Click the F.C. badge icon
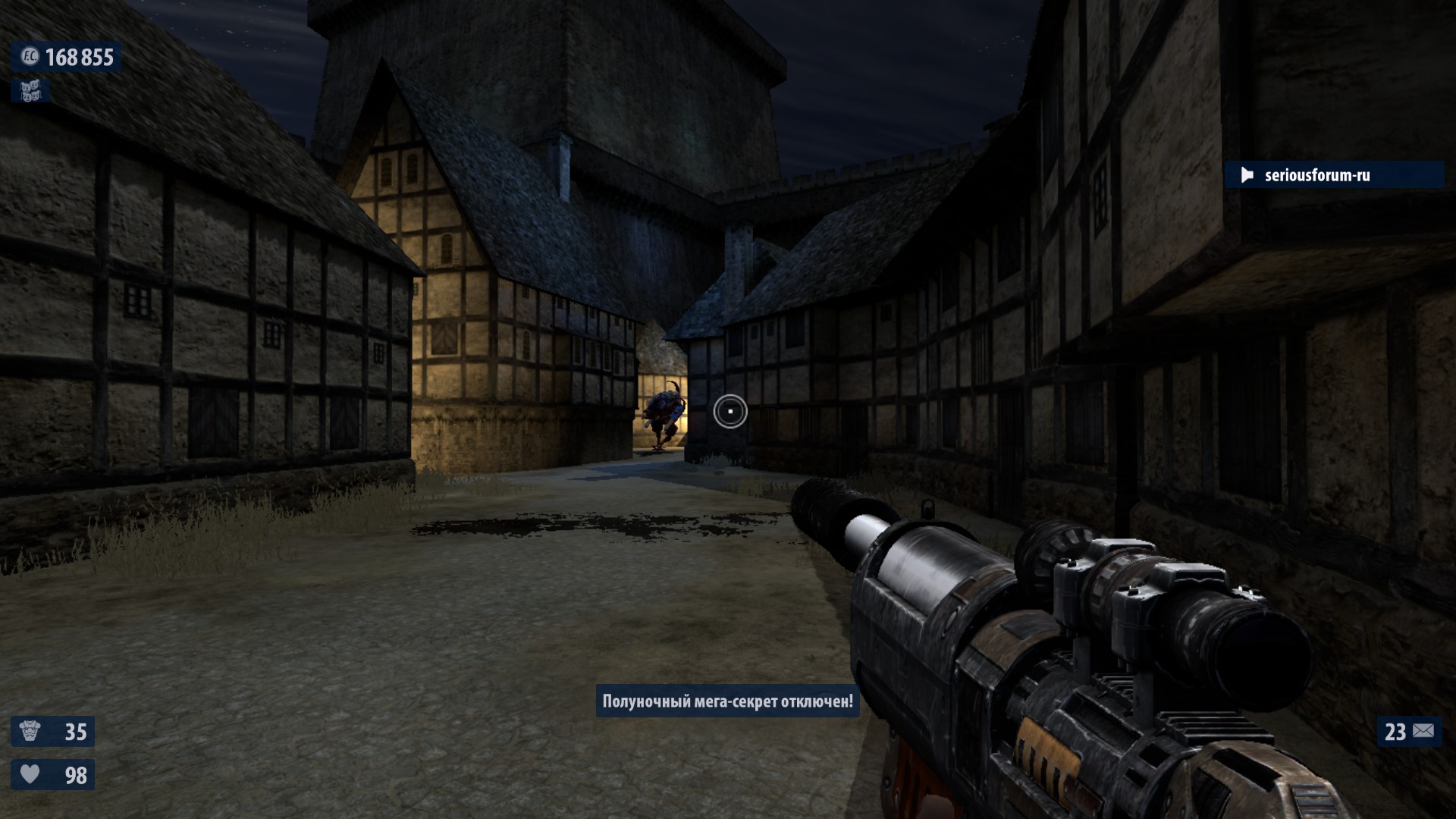 tap(30, 56)
